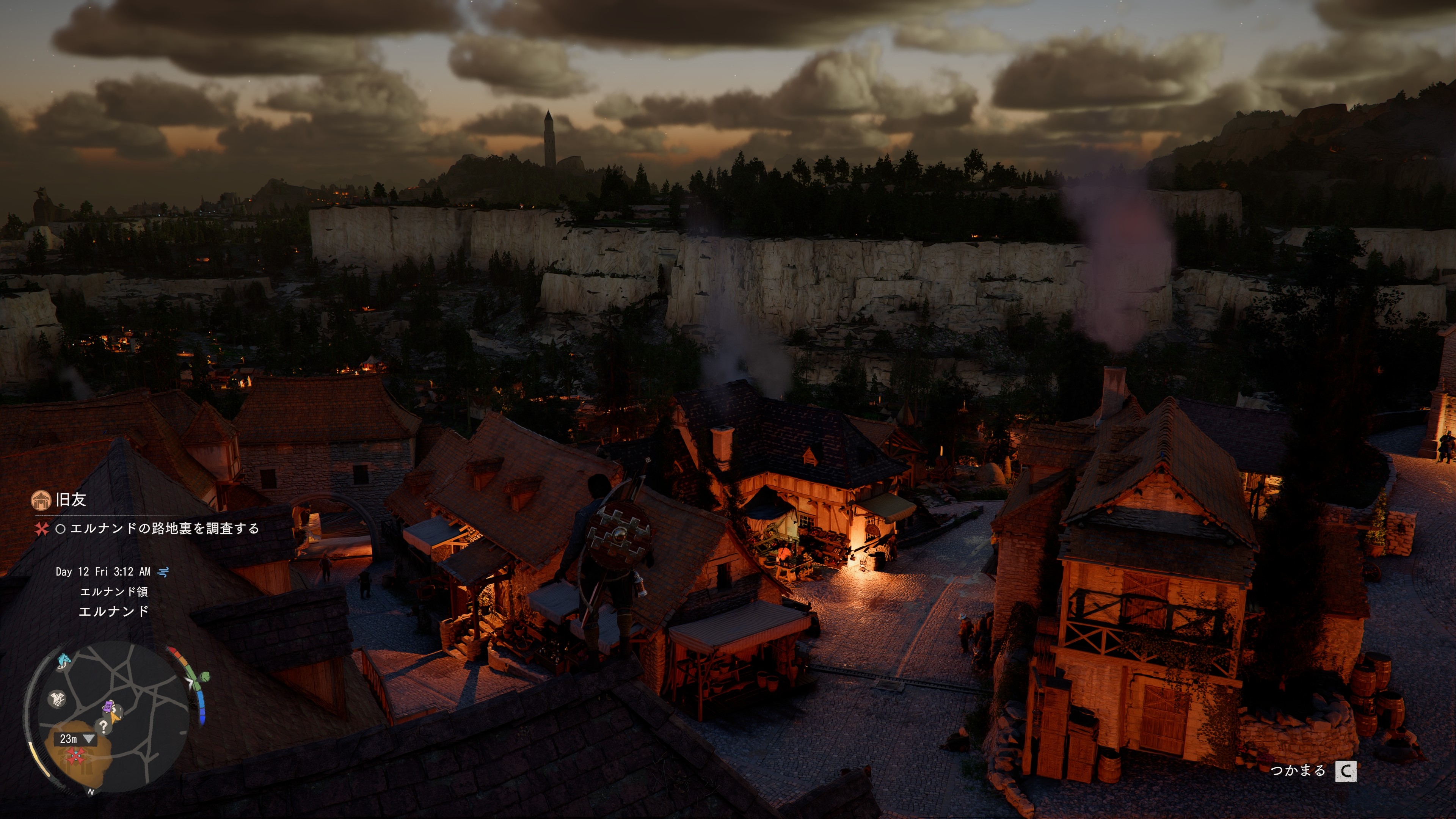Click the blue wind weather icon
The height and width of the screenshot is (819, 1456).
pos(163,572)
